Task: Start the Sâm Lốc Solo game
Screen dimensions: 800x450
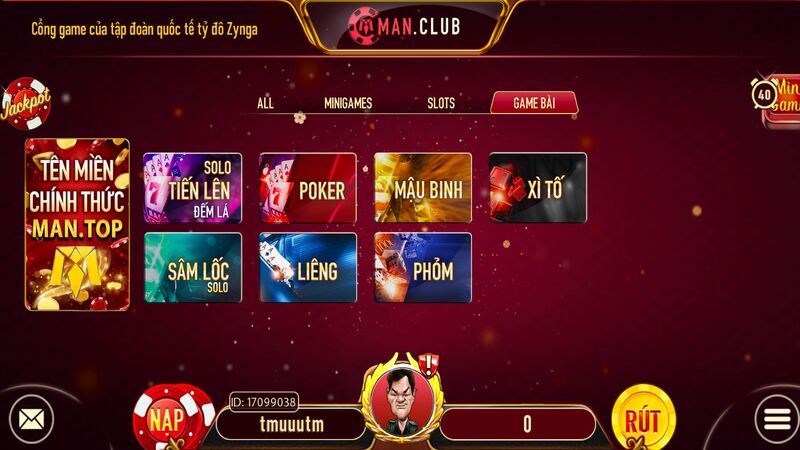Action: pyautogui.click(x=193, y=267)
